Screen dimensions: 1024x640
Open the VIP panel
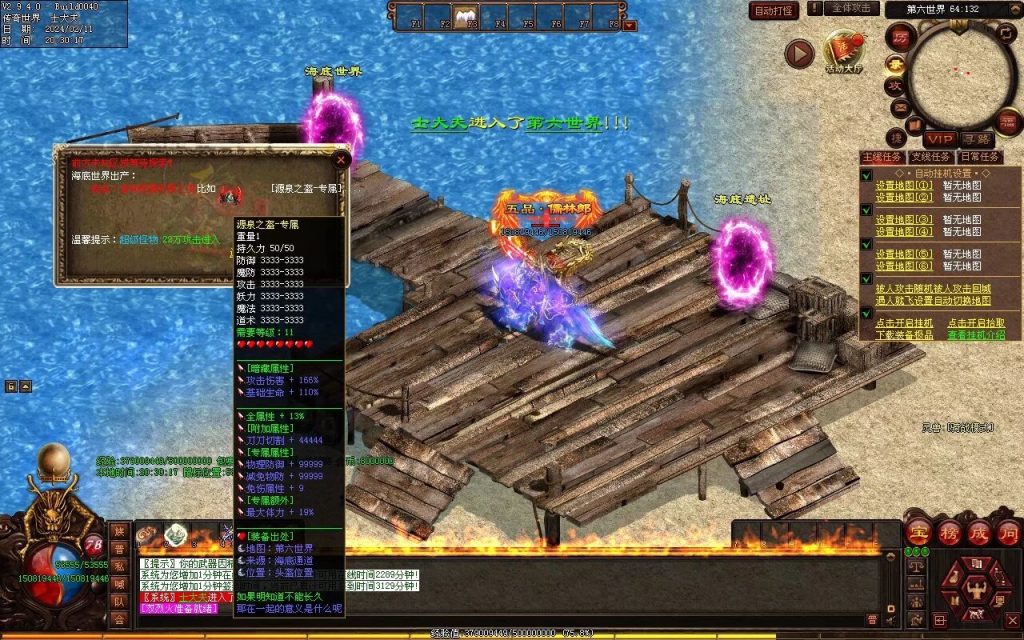point(938,138)
